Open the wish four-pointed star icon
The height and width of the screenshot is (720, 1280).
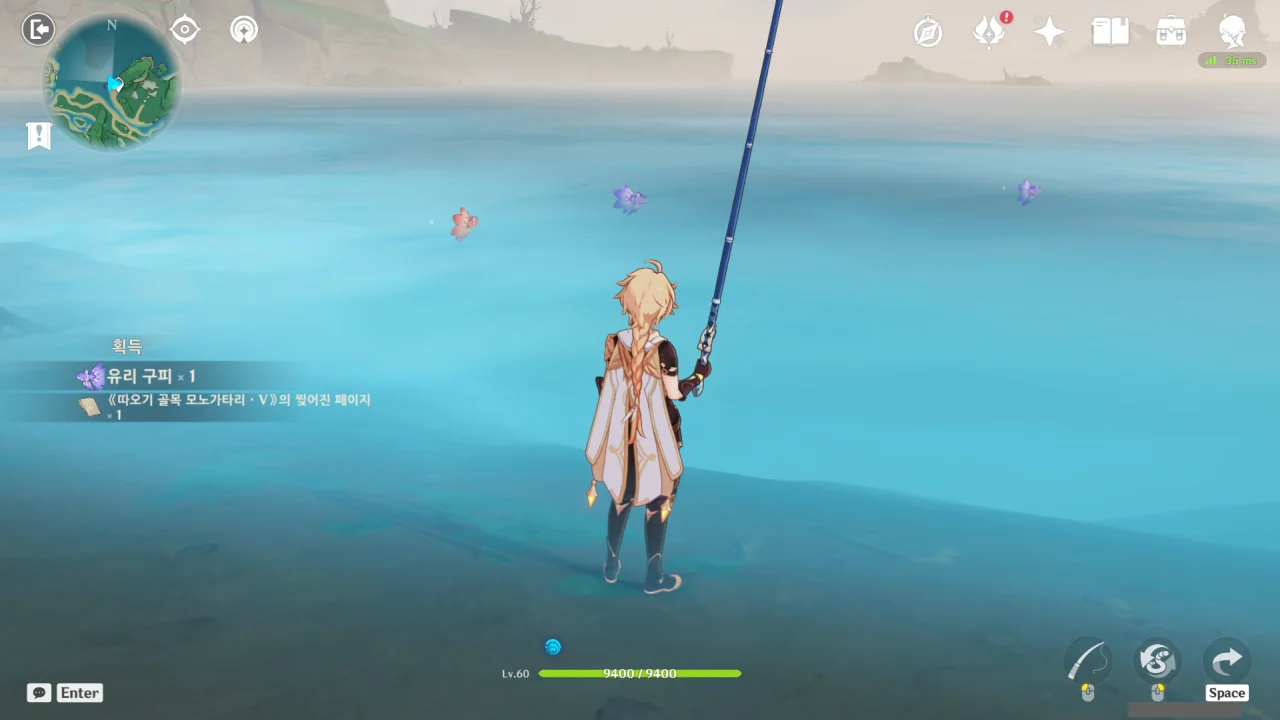[x=1049, y=33]
